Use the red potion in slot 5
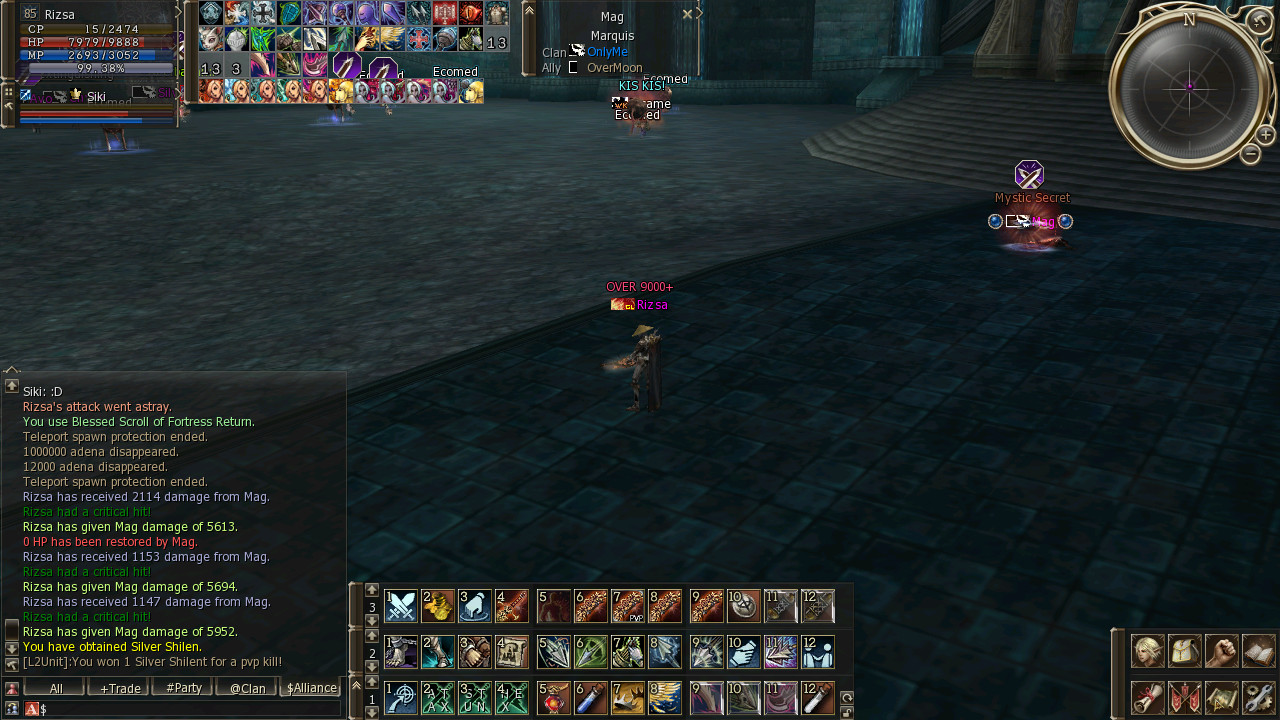This screenshot has height=720, width=1280. 553,698
